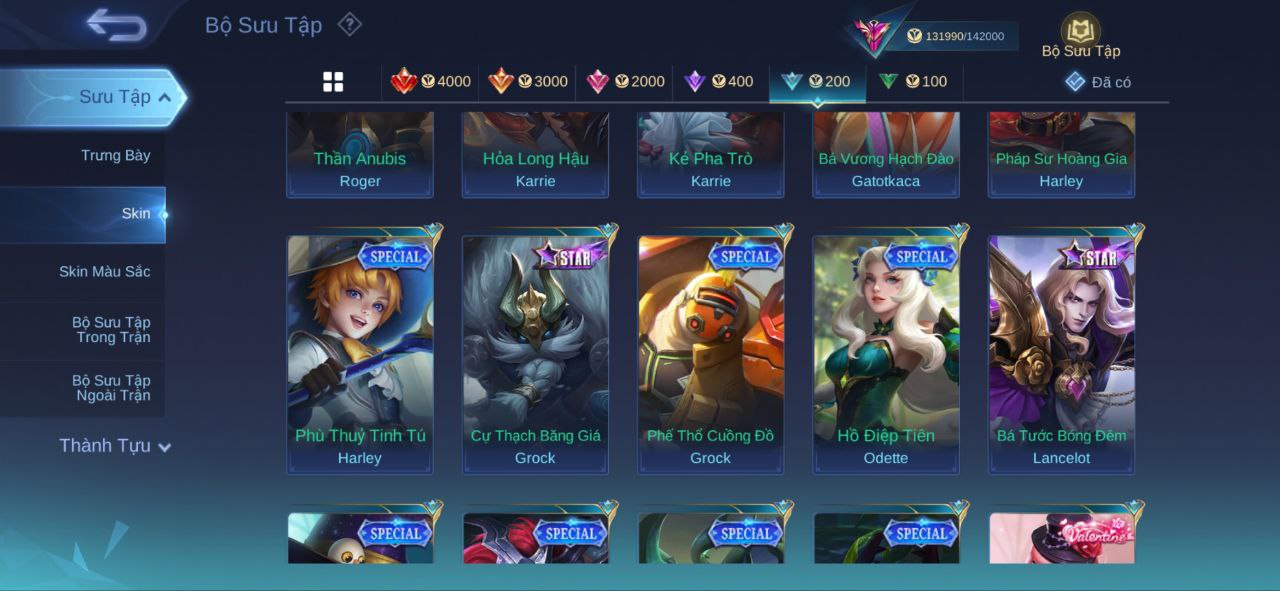Switch to the 100 point tier tab
The image size is (1280, 591).
(913, 82)
